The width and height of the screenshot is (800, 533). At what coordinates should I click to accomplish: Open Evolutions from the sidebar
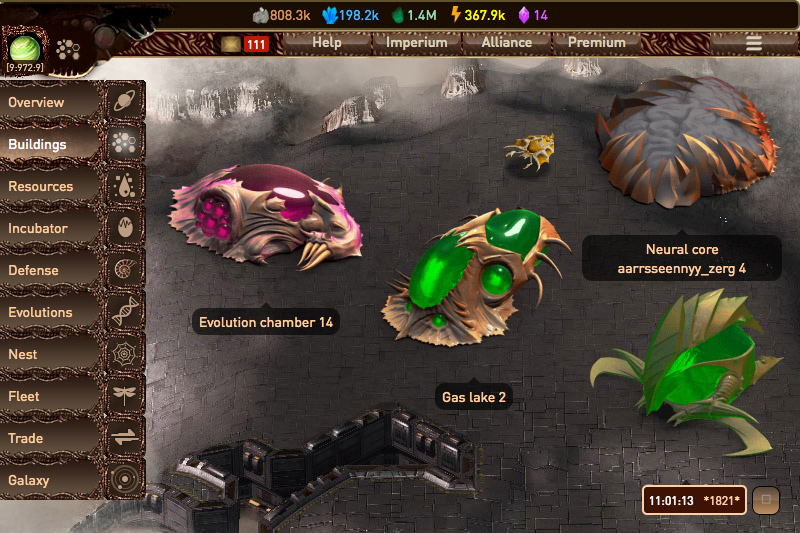(x=52, y=312)
